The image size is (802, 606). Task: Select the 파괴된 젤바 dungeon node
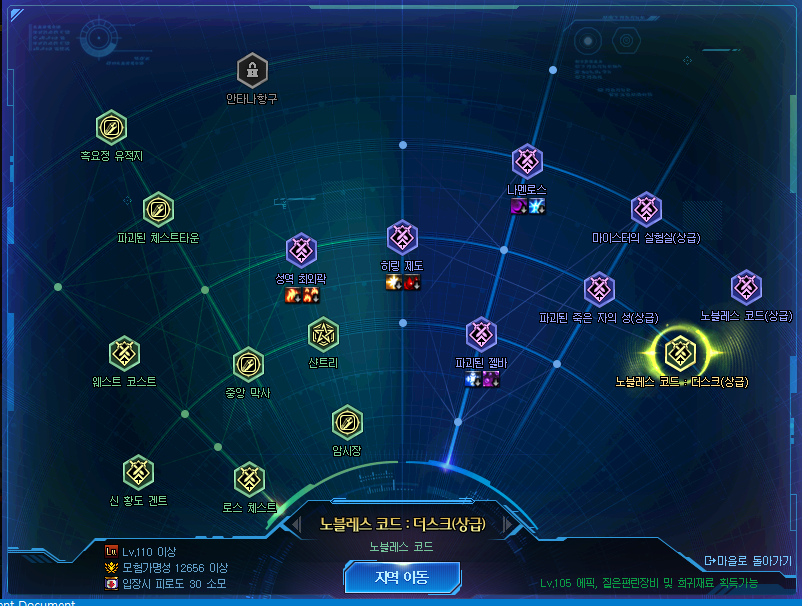(481, 334)
